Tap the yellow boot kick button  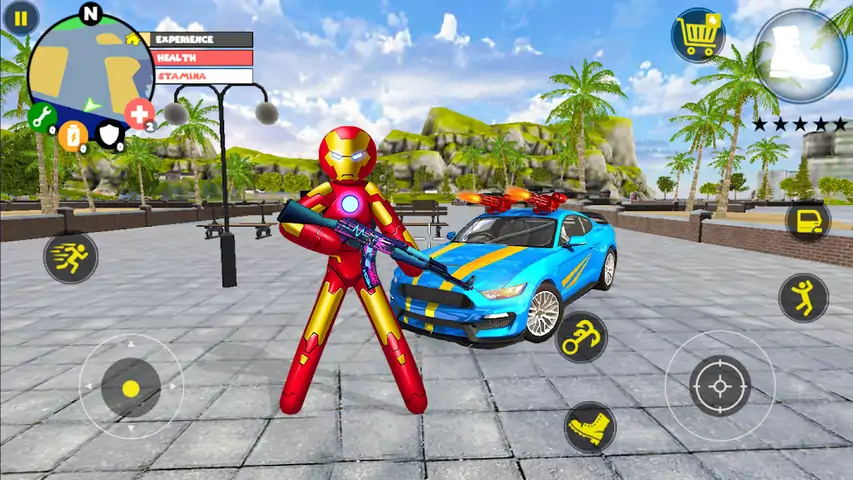[x=589, y=427]
